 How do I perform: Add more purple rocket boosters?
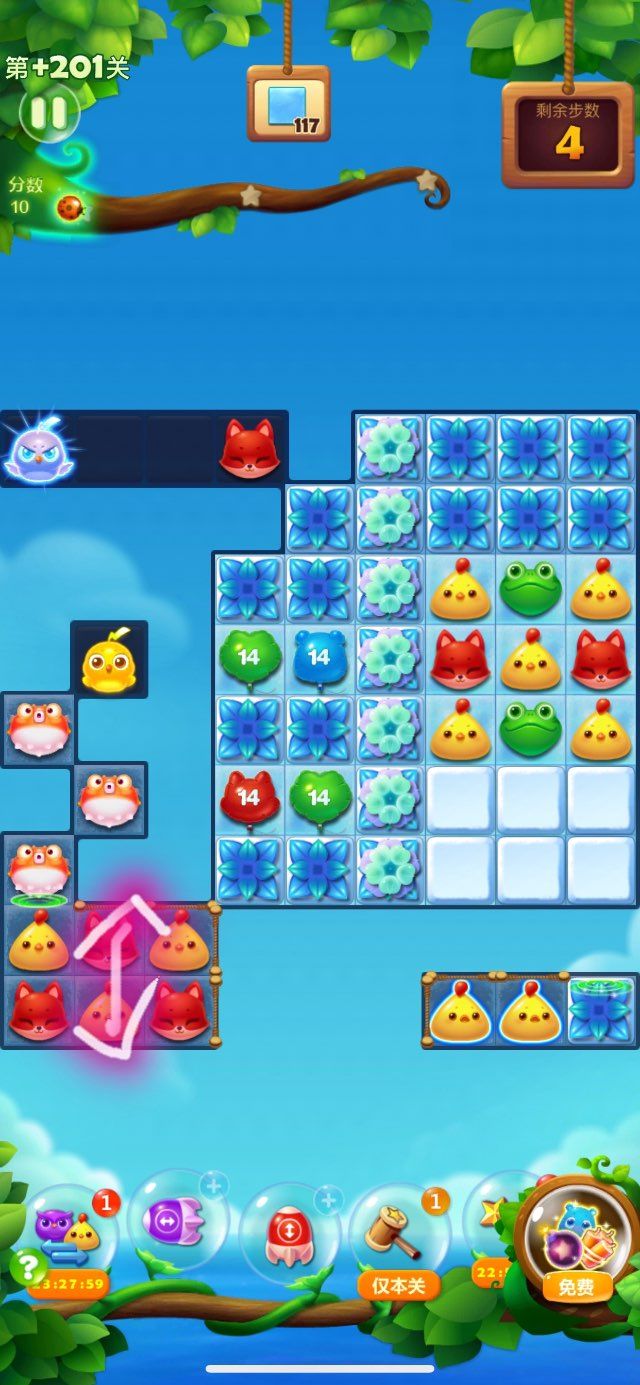211,1186
